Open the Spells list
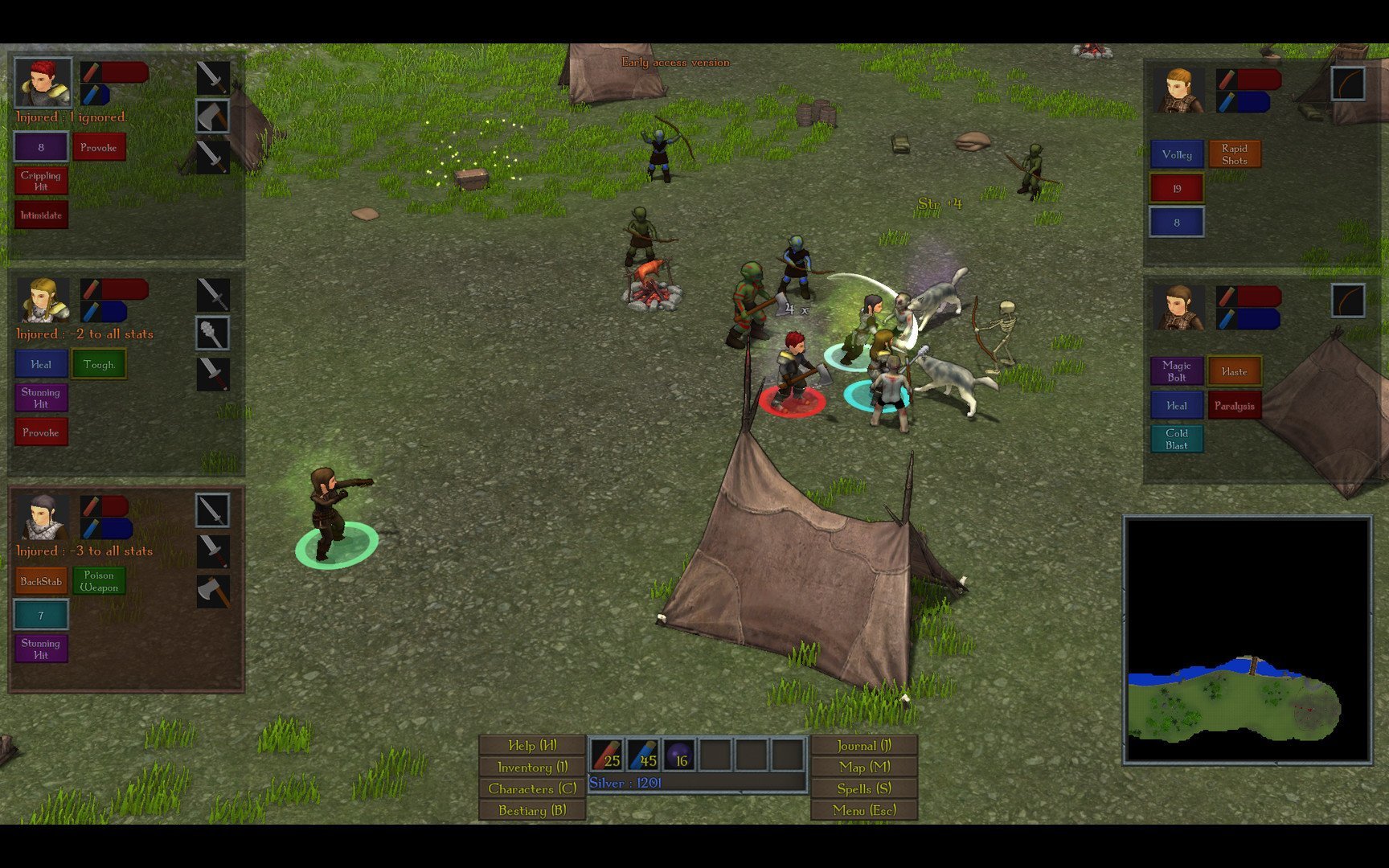1389x868 pixels. point(864,789)
